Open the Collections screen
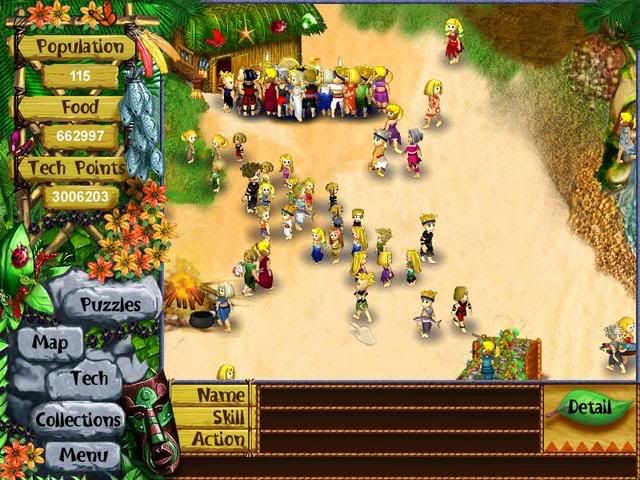 pyautogui.click(x=79, y=419)
